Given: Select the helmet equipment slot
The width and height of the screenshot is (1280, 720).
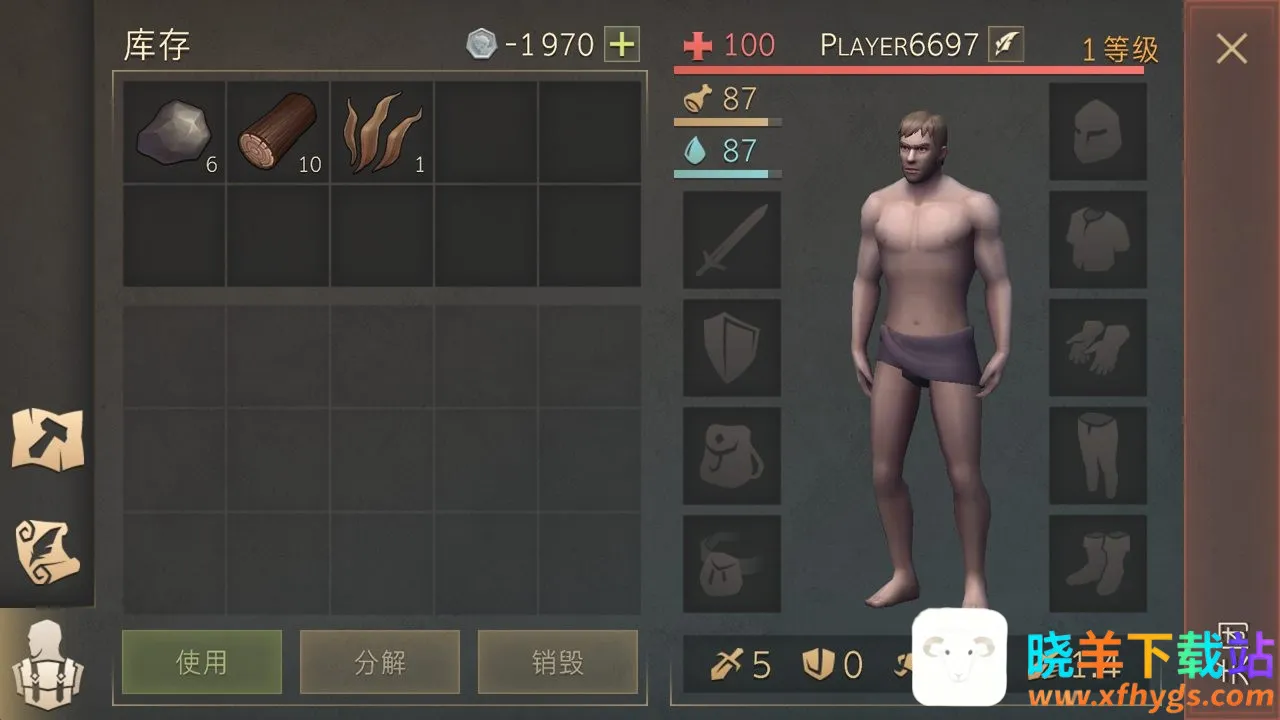Looking at the screenshot, I should point(1098,132).
